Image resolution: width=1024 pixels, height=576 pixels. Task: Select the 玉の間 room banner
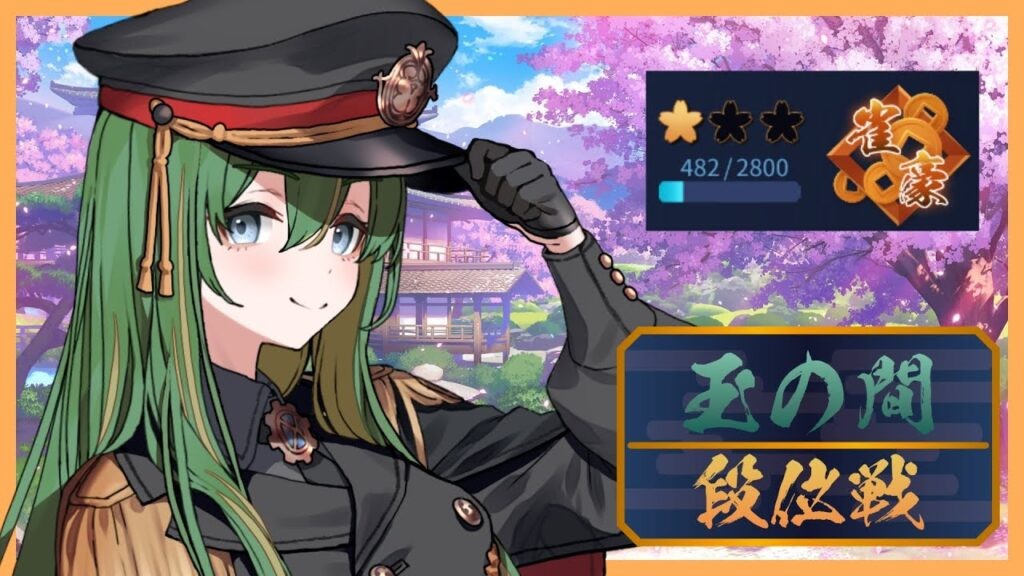point(808,394)
